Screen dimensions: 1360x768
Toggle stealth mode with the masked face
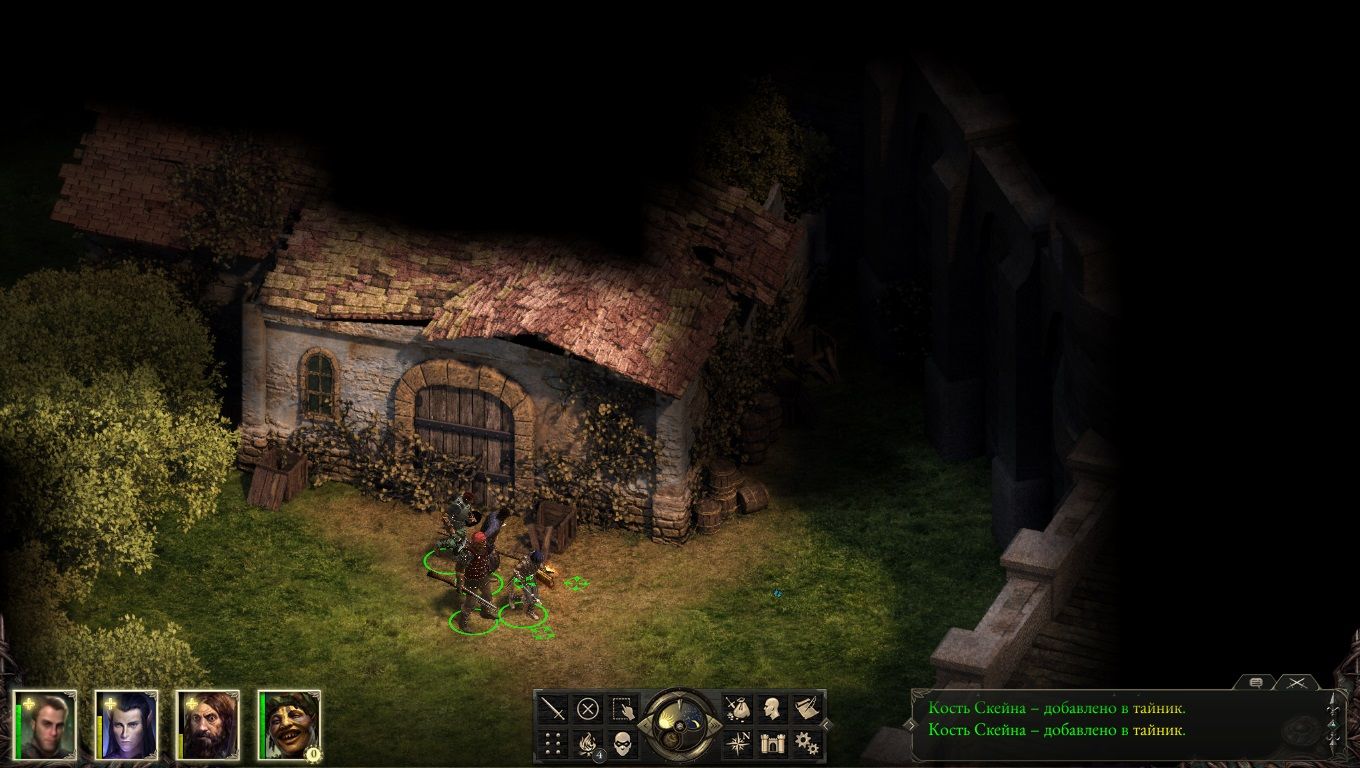click(623, 743)
